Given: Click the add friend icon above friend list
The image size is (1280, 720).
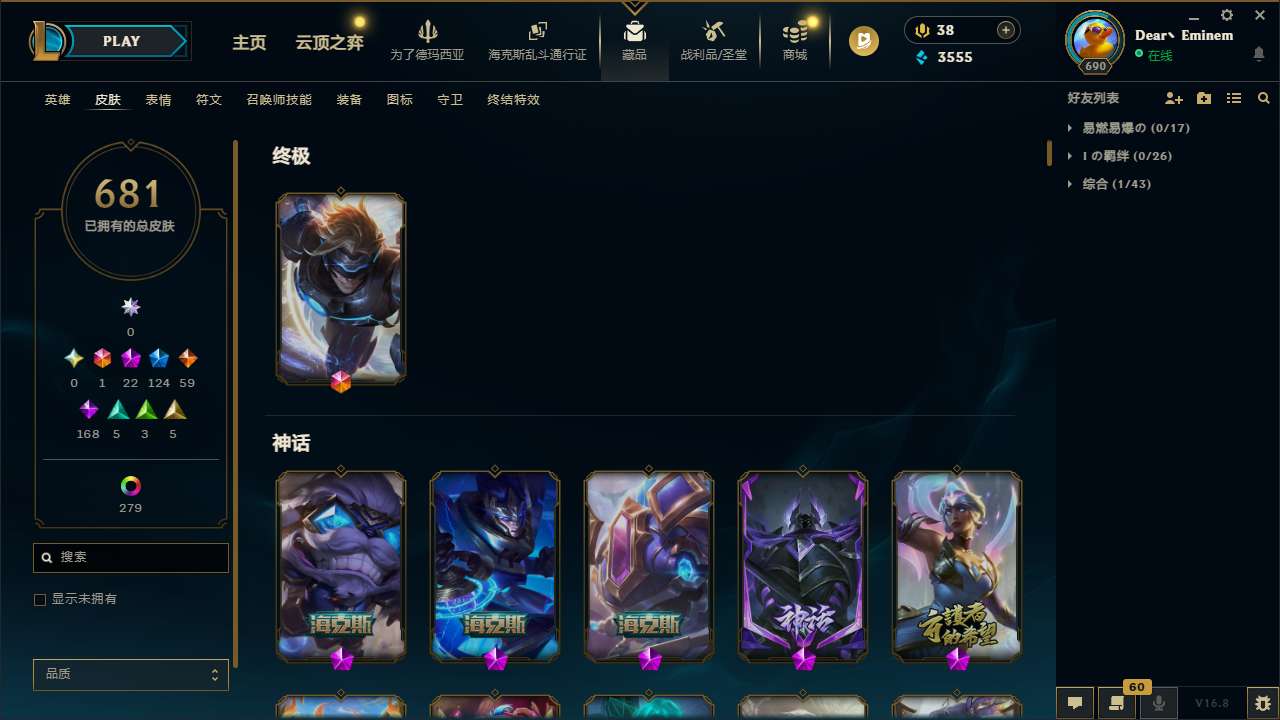Looking at the screenshot, I should 1174,98.
